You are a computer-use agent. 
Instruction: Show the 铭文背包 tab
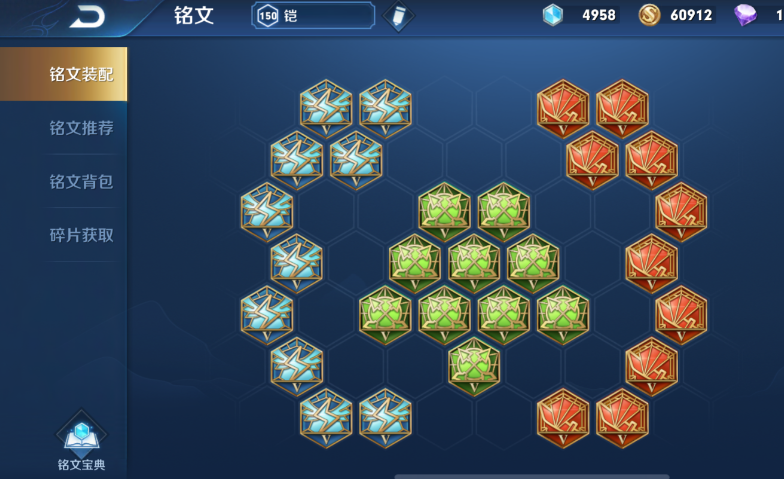(x=81, y=182)
